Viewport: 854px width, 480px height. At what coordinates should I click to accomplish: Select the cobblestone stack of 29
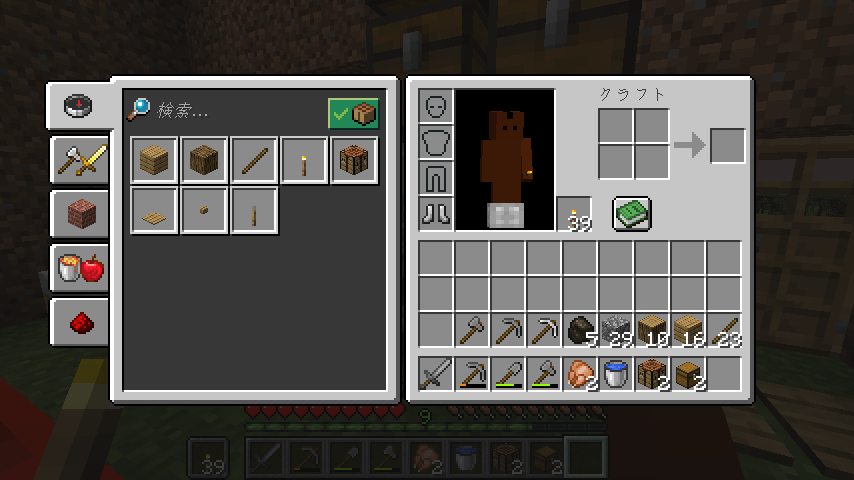pos(616,329)
